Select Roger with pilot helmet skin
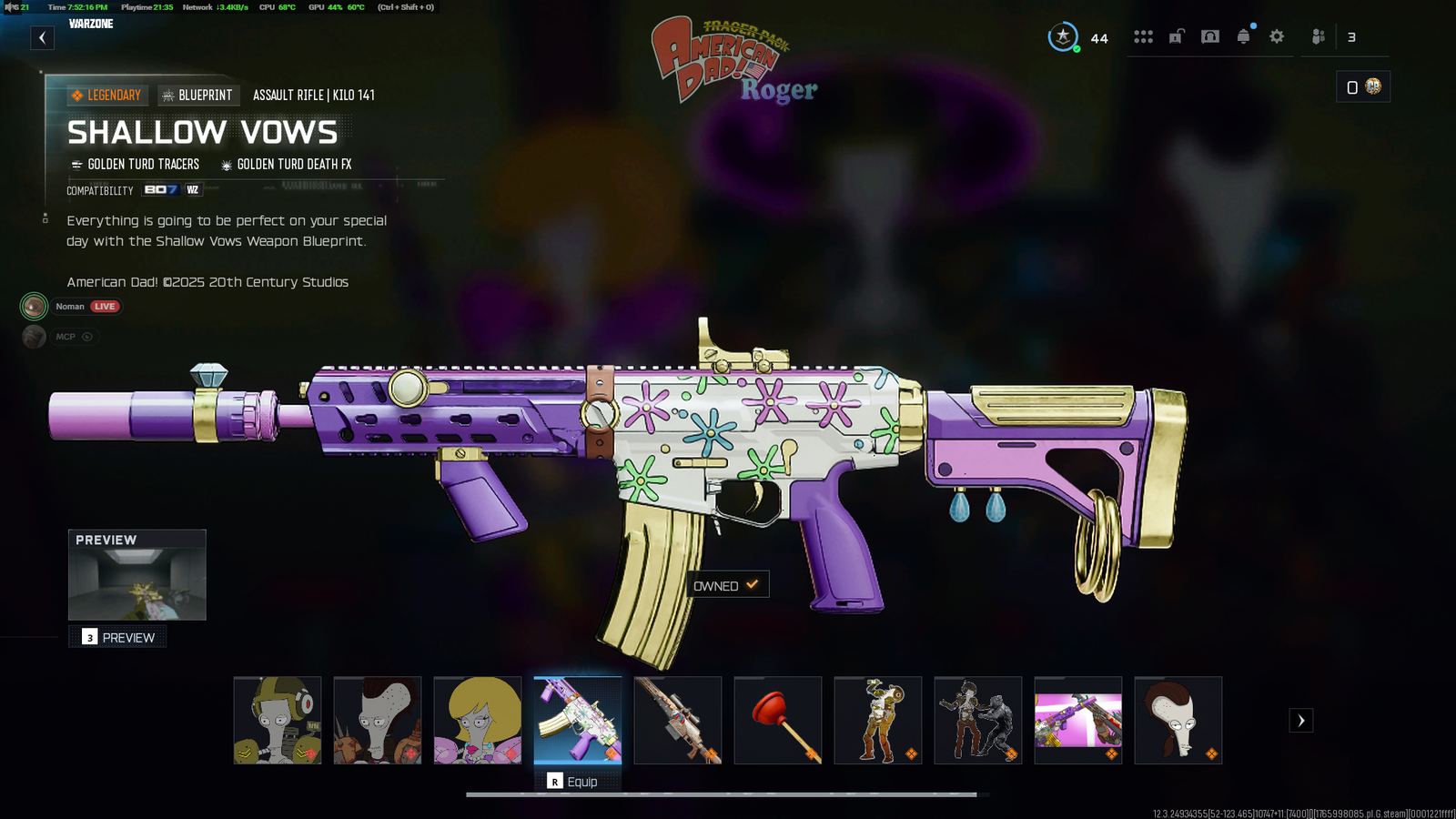This screenshot has height=819, width=1456. point(278,720)
